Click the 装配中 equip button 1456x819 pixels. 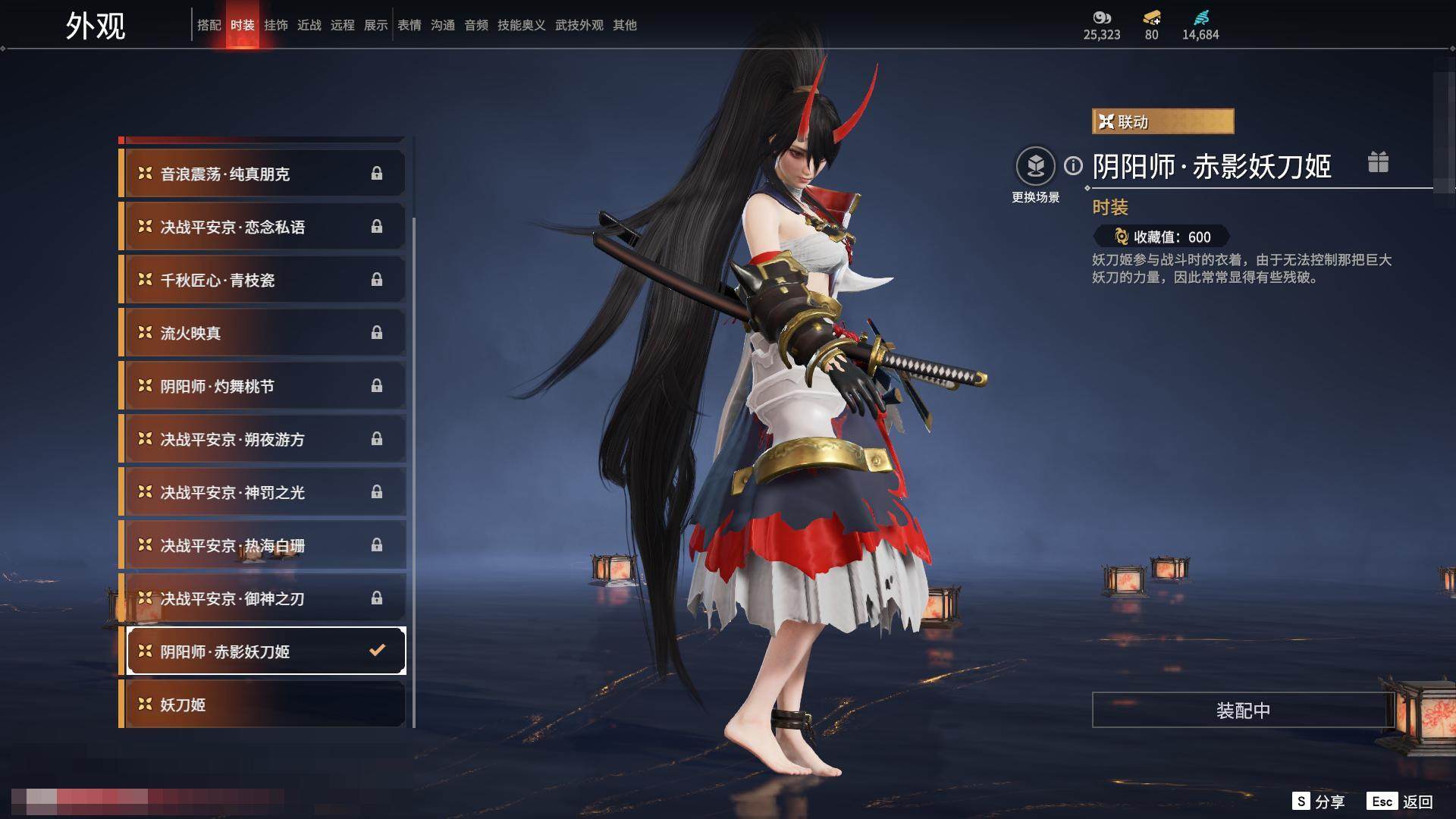pos(1242,710)
